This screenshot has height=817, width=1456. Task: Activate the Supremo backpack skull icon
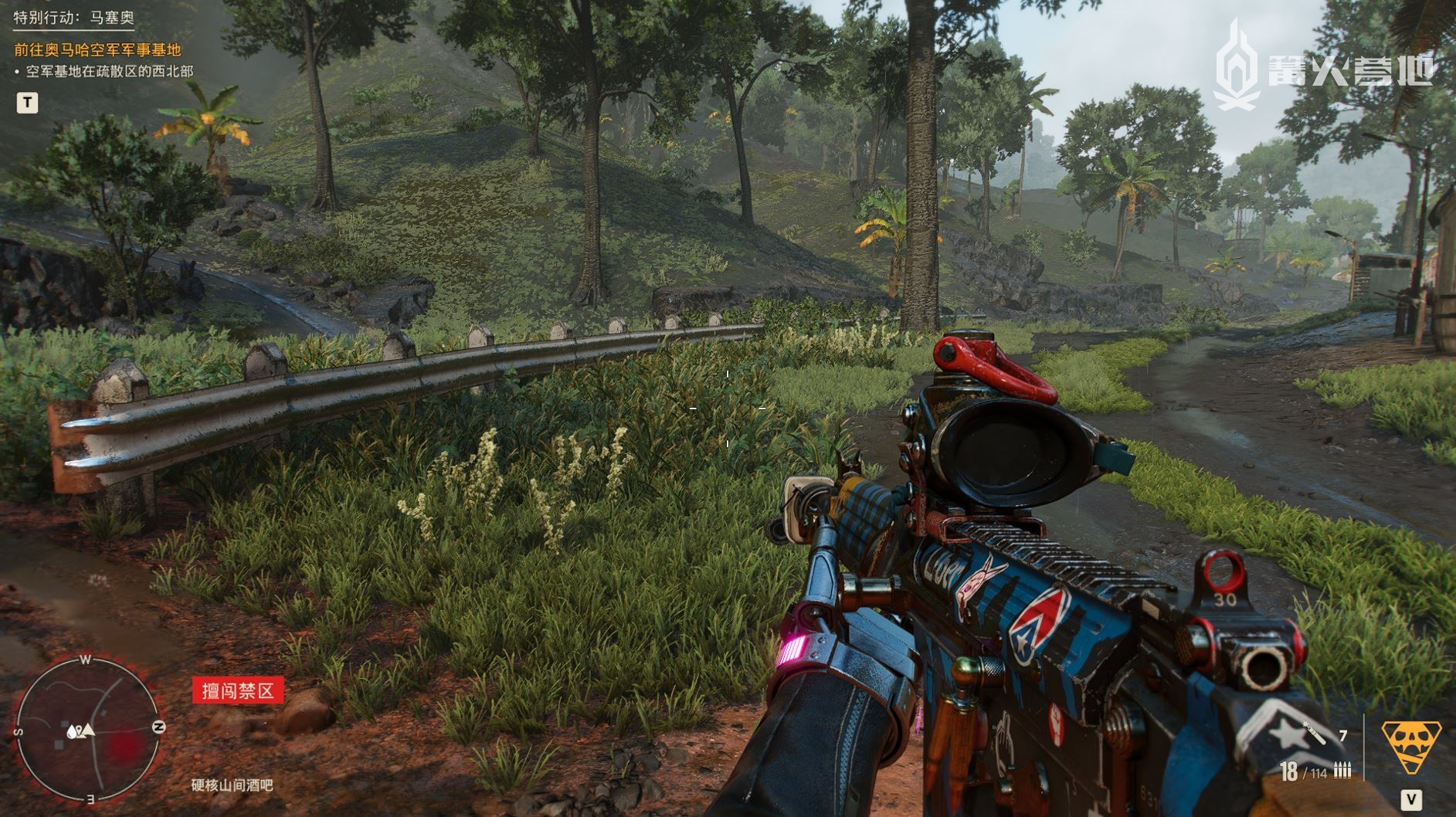coord(1410,745)
